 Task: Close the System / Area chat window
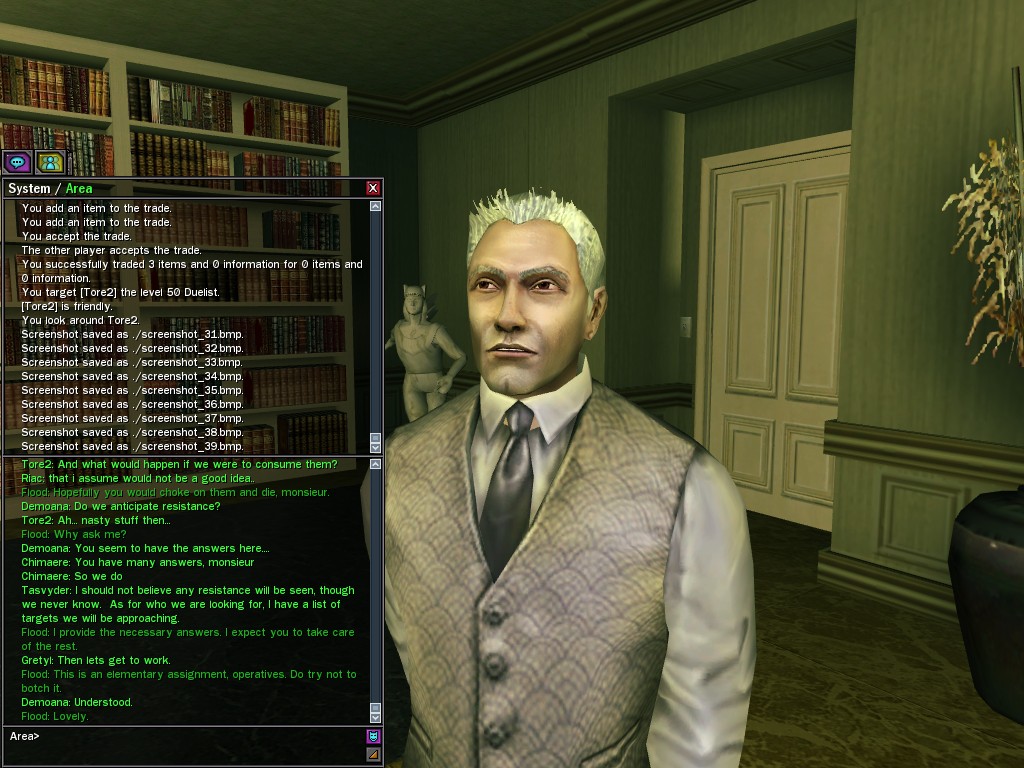coord(373,188)
